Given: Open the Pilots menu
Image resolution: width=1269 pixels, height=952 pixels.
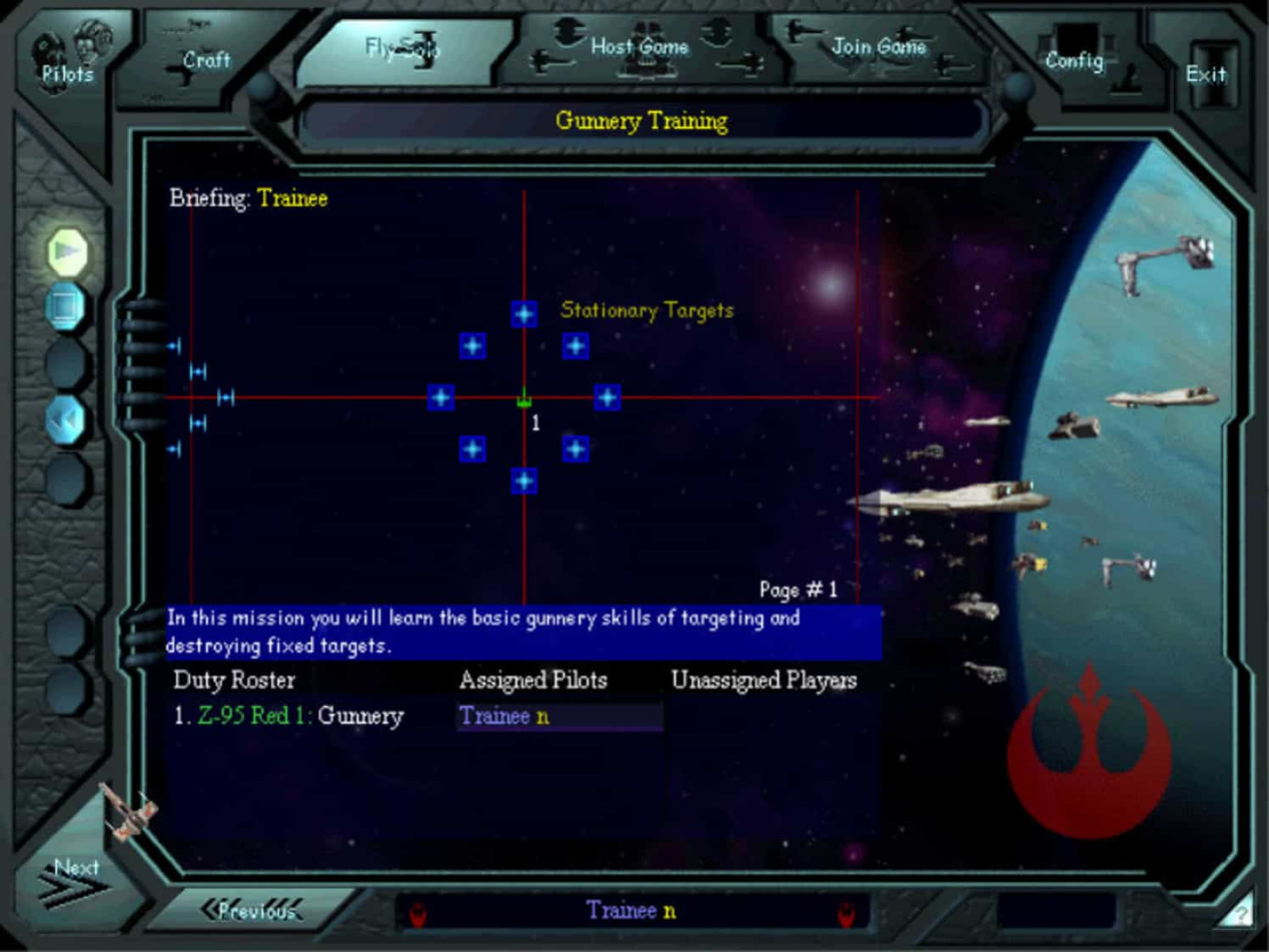Looking at the screenshot, I should tap(67, 59).
